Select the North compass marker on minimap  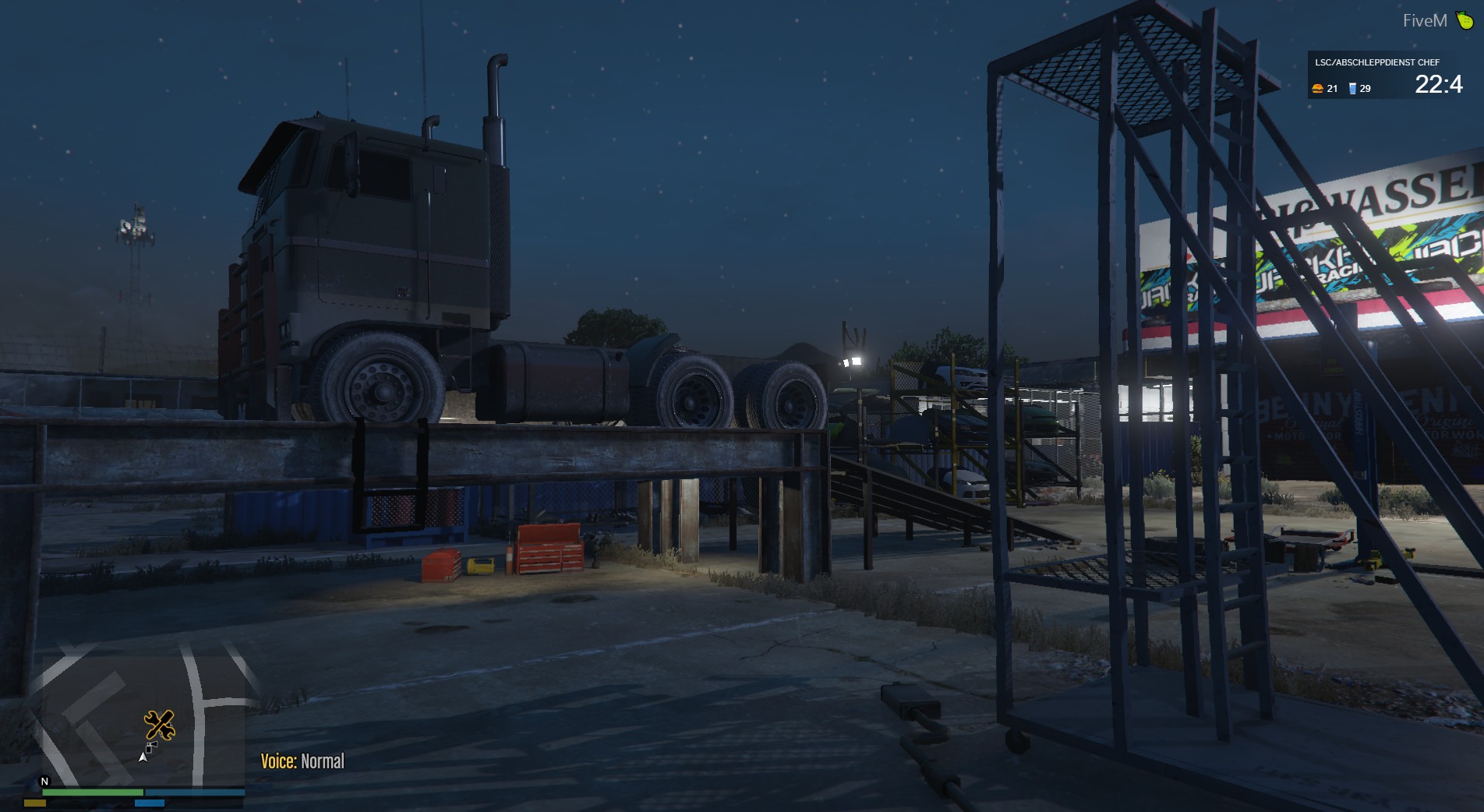(44, 781)
